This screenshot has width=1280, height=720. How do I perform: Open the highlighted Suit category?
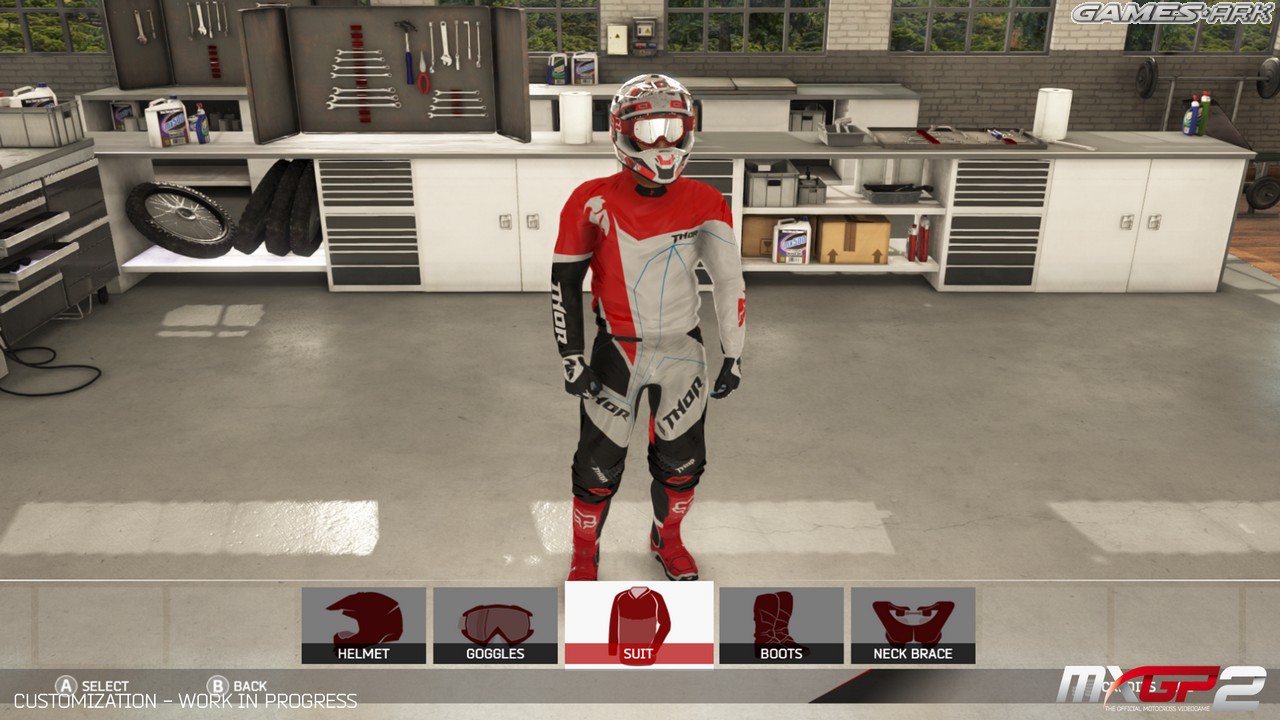[639, 624]
